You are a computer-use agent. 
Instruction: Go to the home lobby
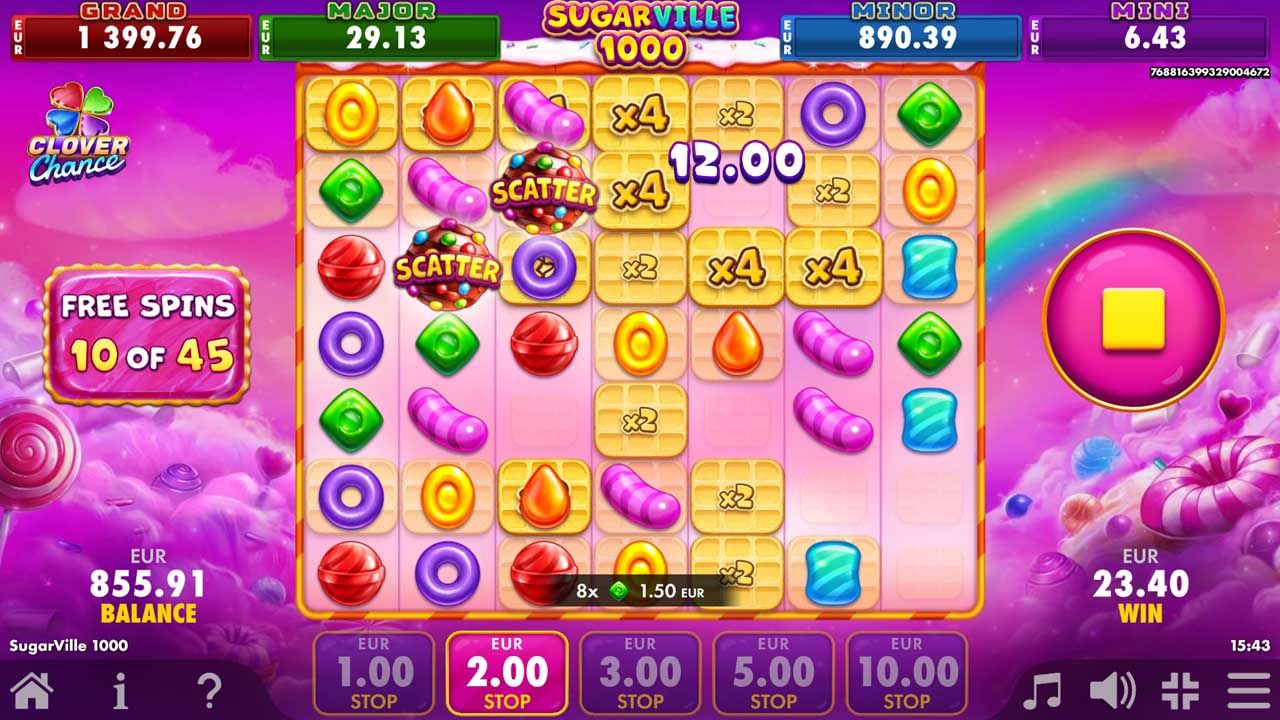[32, 691]
